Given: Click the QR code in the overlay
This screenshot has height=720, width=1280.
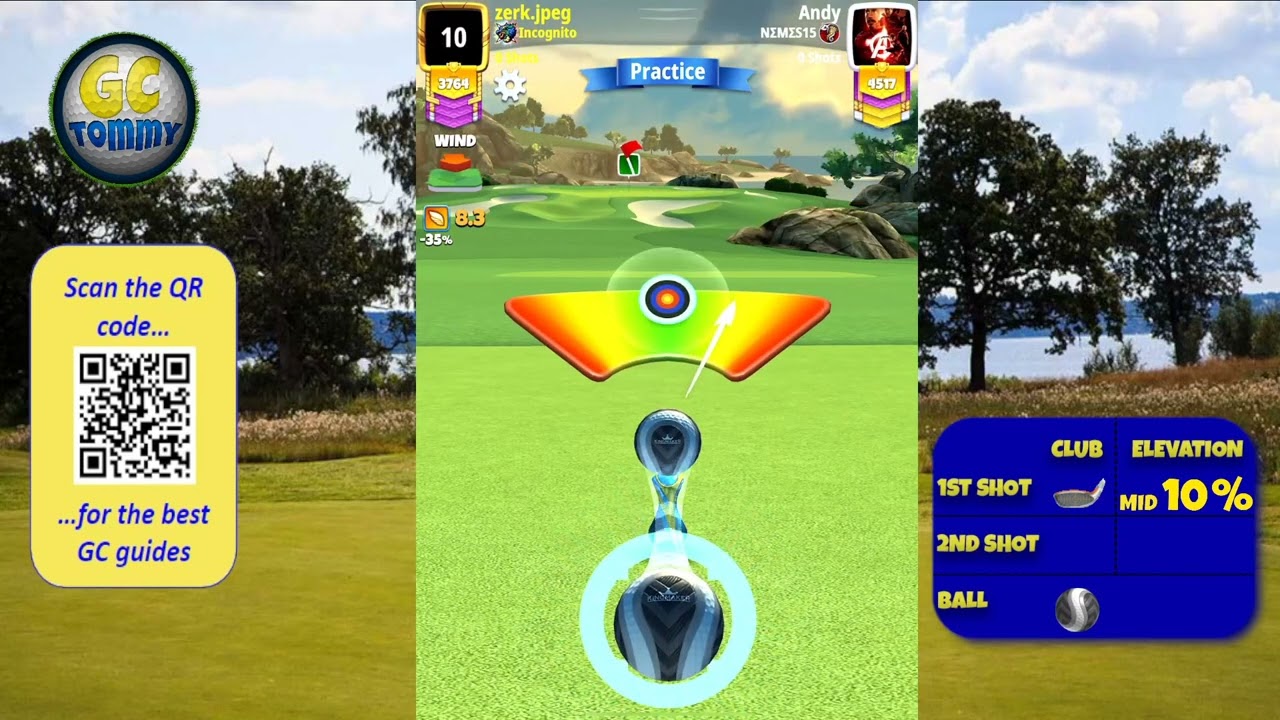Looking at the screenshot, I should (x=134, y=415).
